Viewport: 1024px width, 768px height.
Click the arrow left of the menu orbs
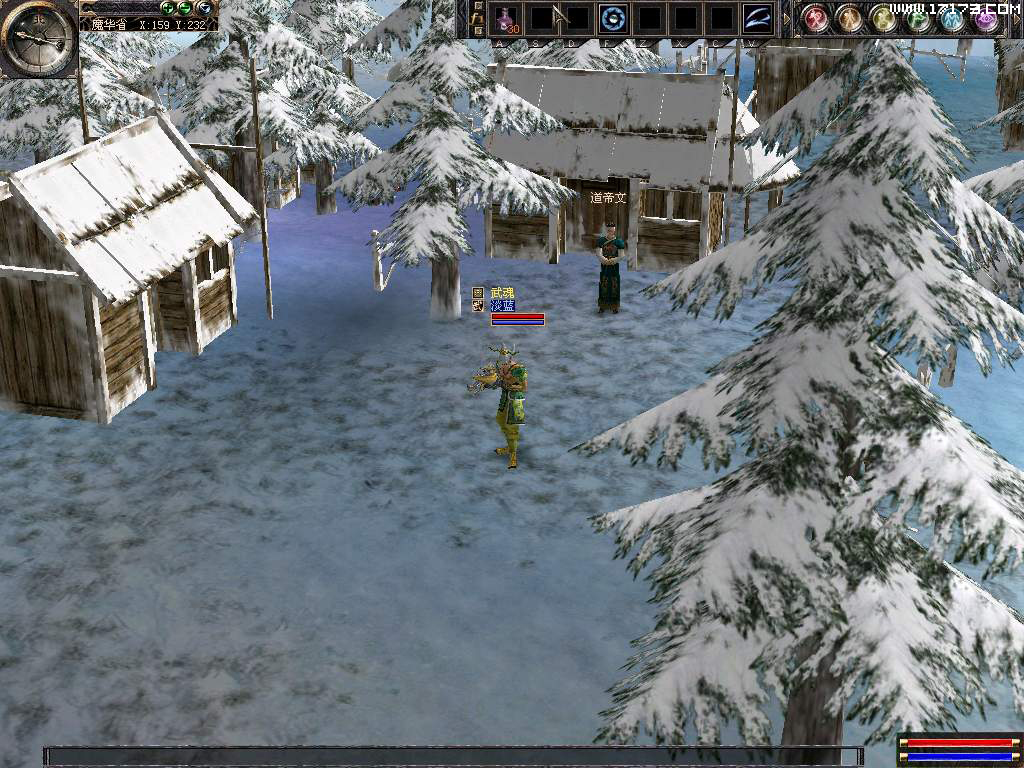tap(786, 19)
